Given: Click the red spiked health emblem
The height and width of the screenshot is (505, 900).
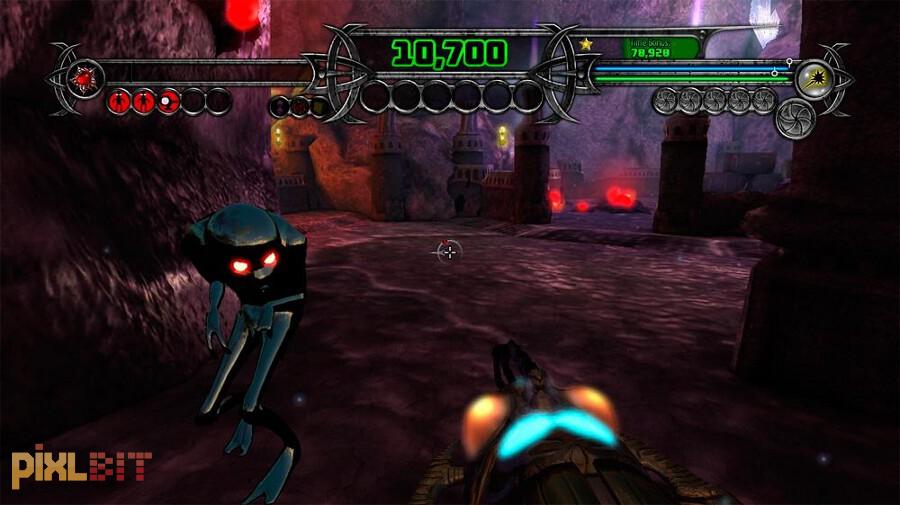Looking at the screenshot, I should click(81, 76).
